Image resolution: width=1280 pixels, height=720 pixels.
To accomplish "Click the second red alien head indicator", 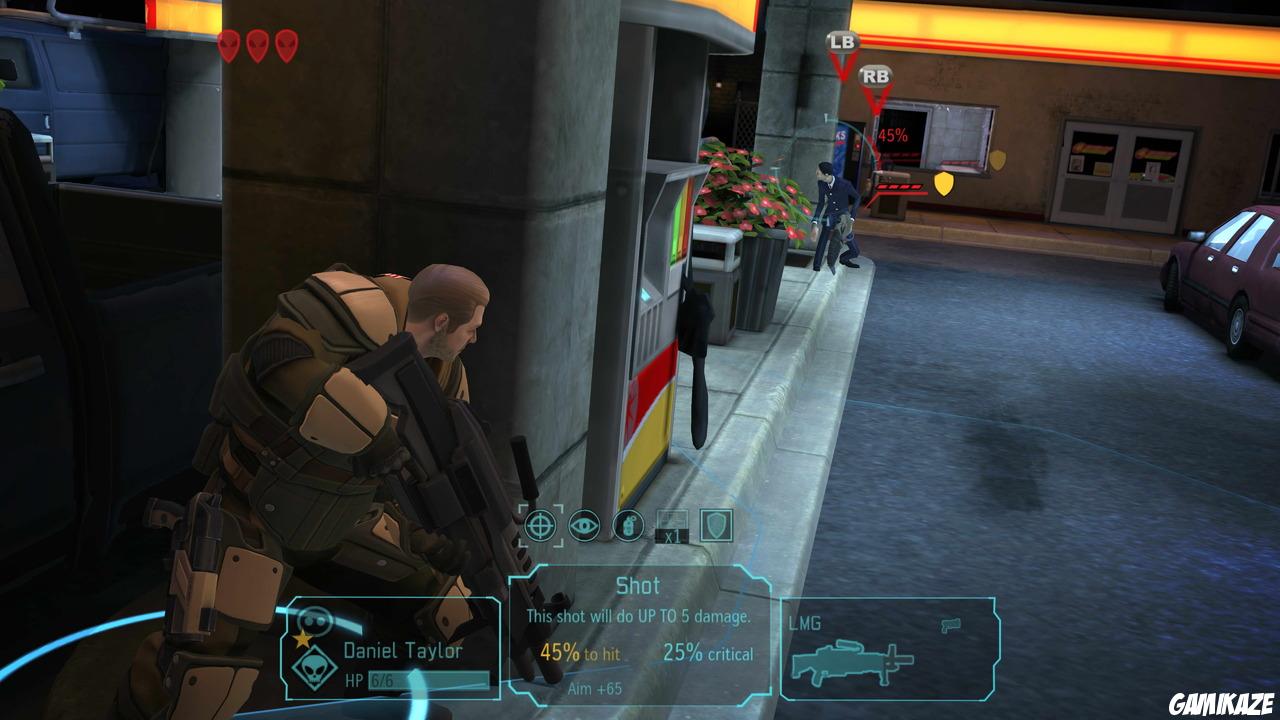I will (256, 45).
